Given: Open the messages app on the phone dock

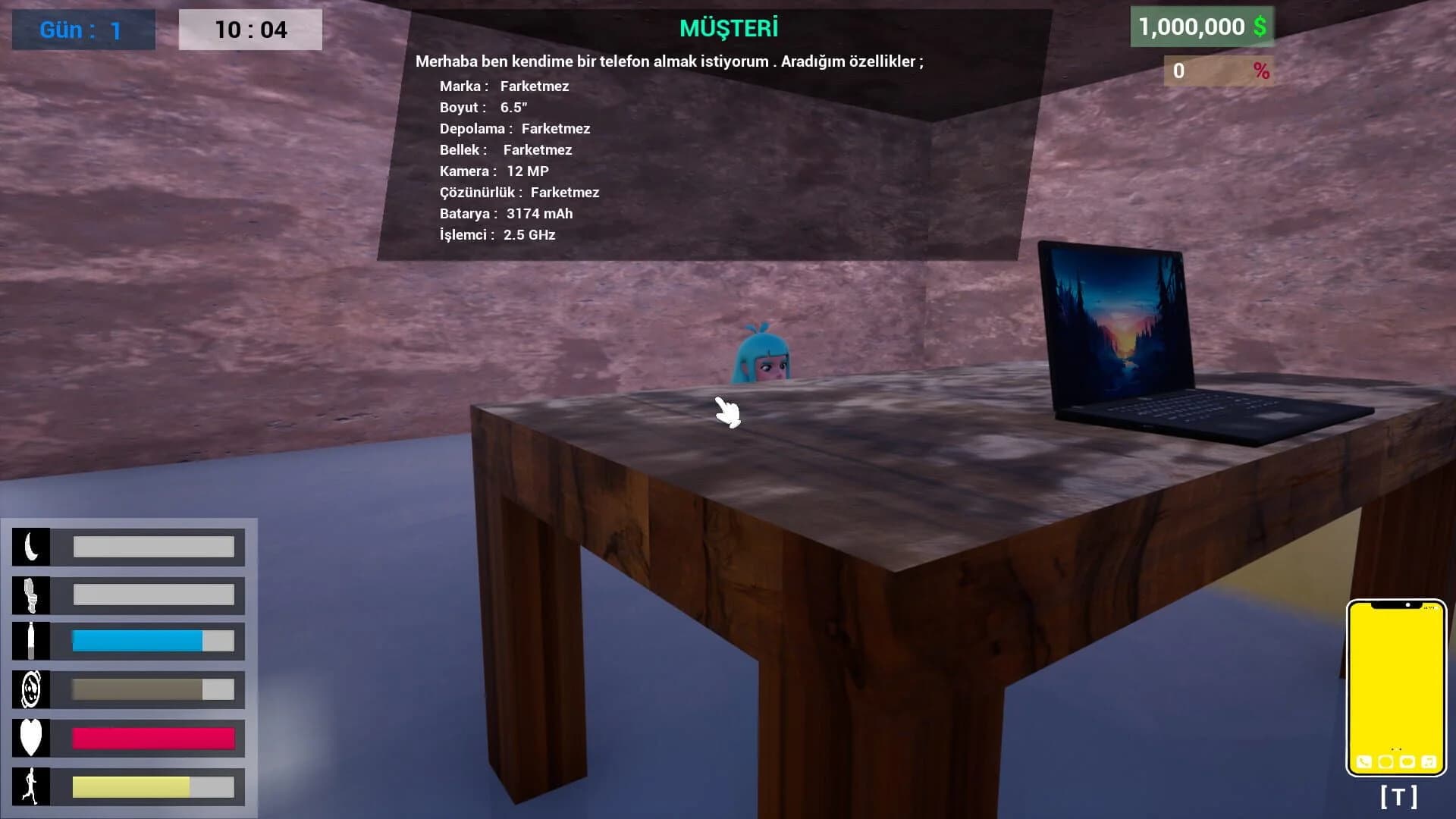Looking at the screenshot, I should pyautogui.click(x=1407, y=761).
